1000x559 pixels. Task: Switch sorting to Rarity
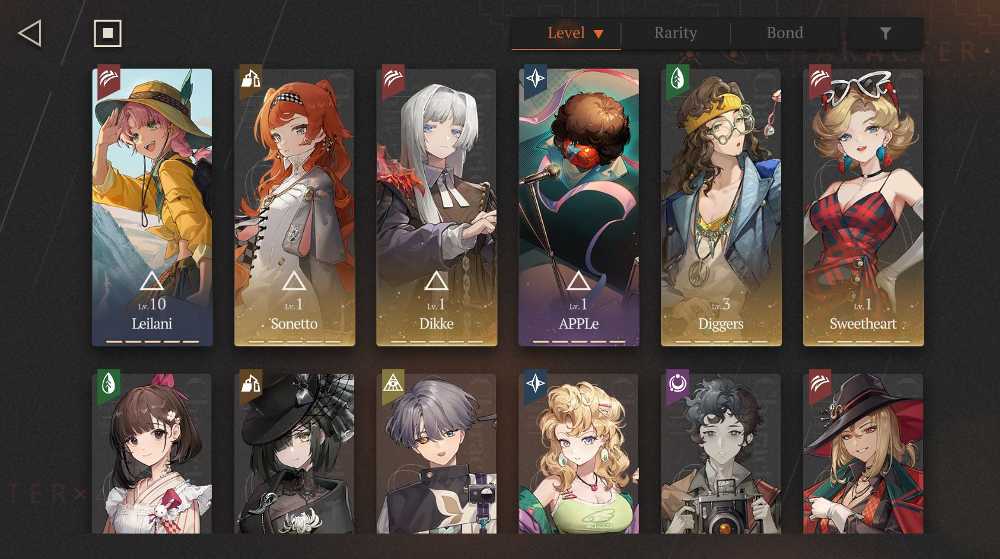[675, 34]
